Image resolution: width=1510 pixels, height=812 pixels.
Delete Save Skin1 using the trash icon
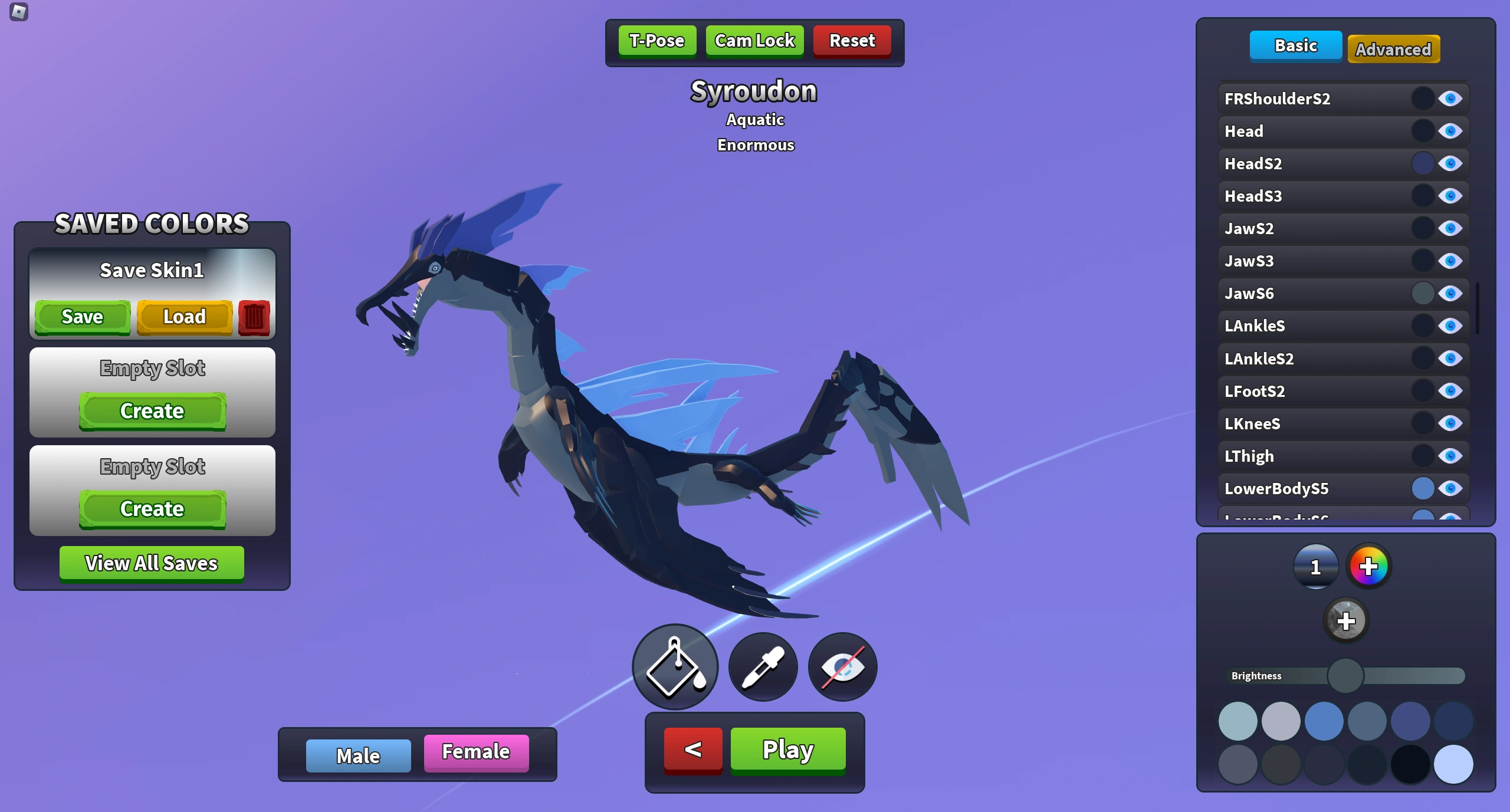[254, 317]
